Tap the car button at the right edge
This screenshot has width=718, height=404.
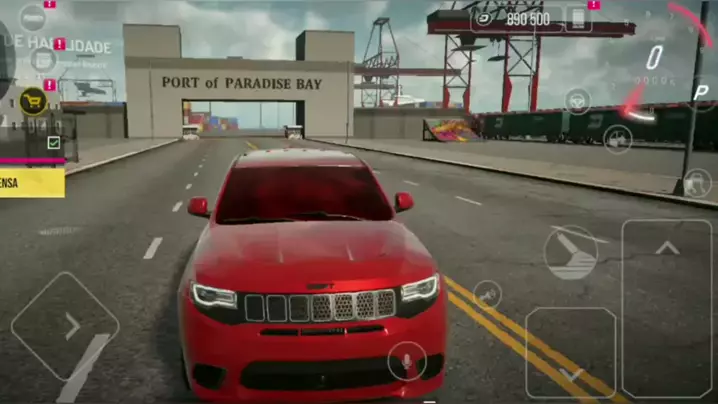coord(696,183)
